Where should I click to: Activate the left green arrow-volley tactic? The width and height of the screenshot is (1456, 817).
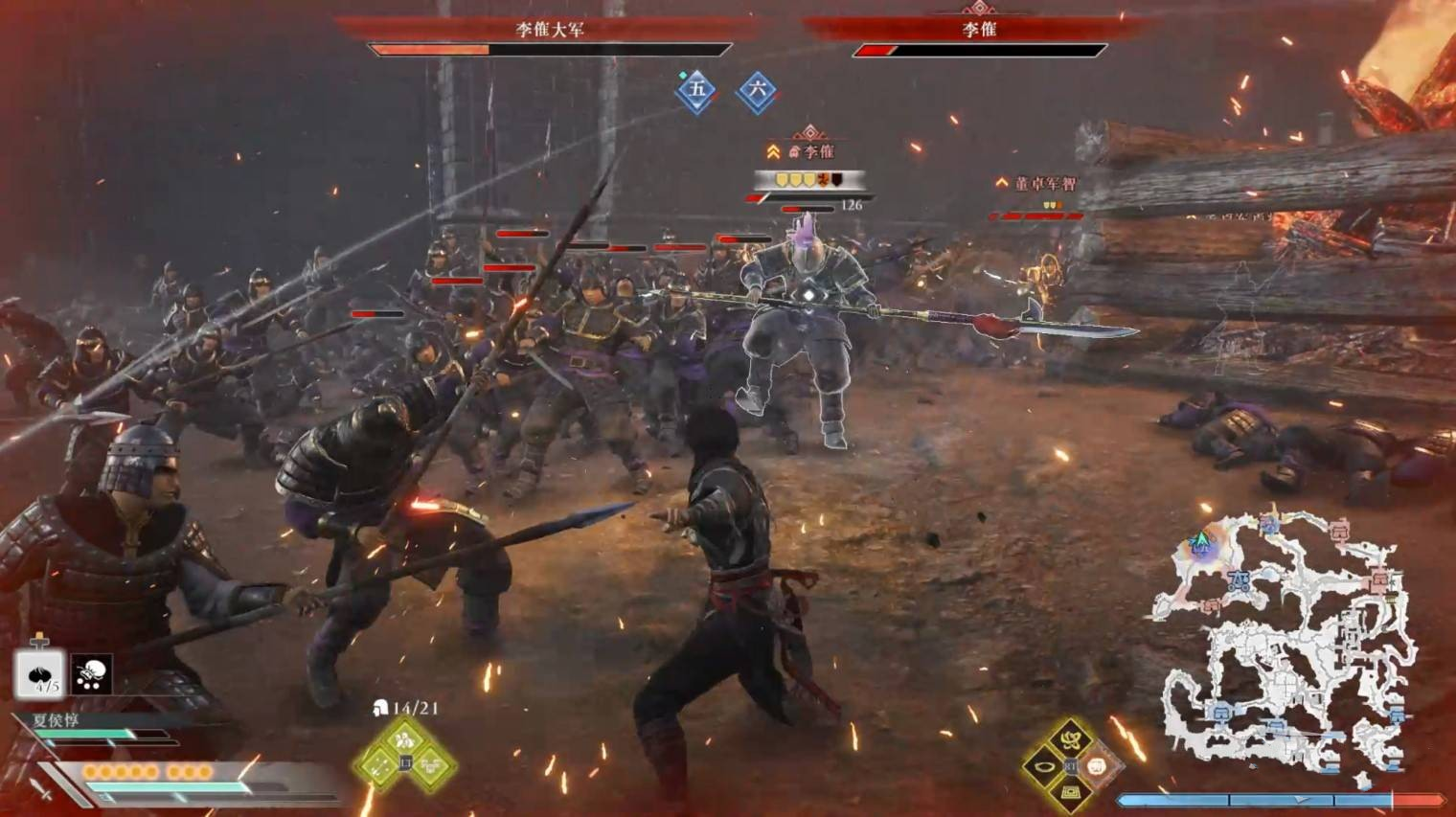click(377, 764)
